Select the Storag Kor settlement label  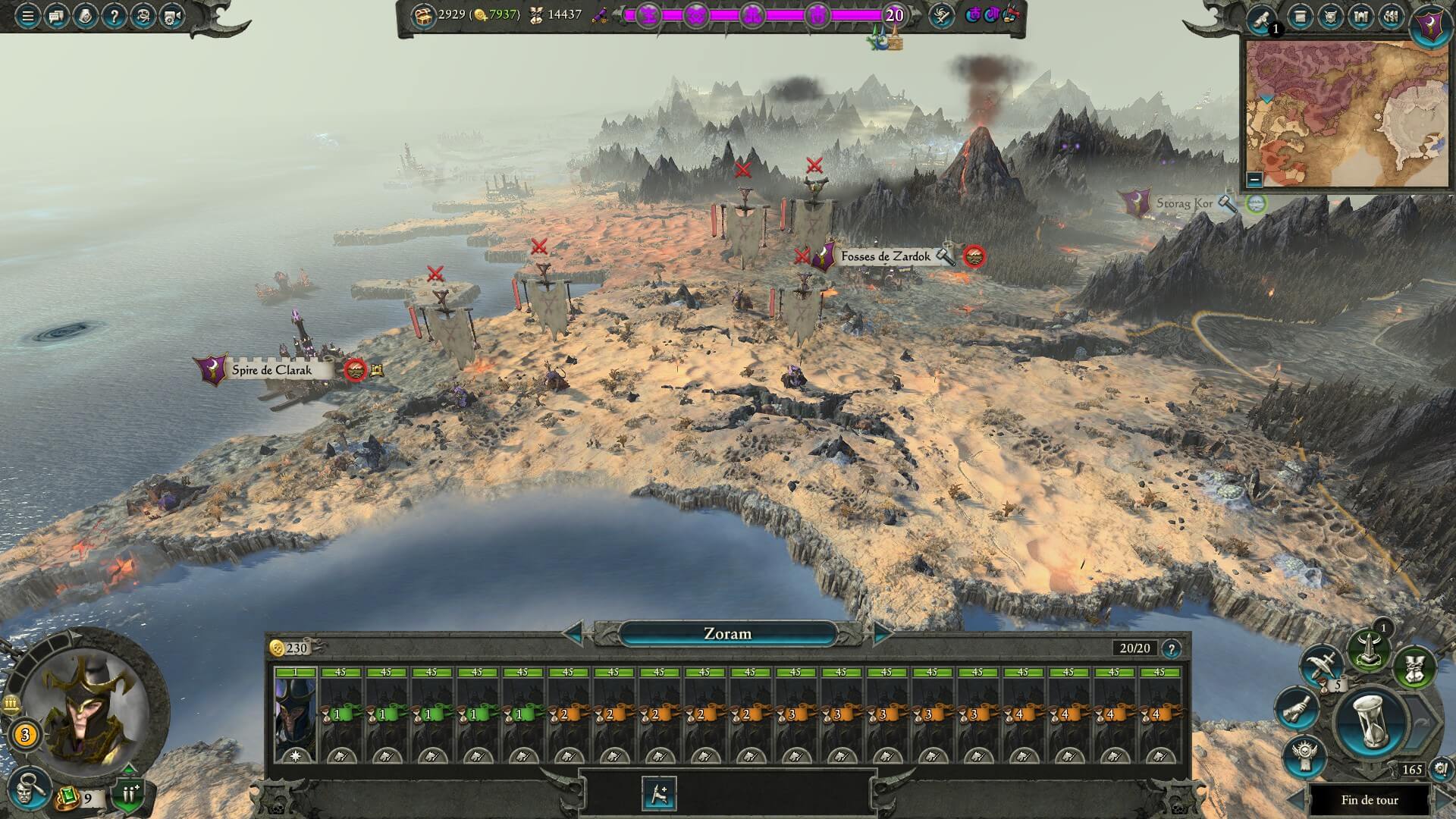[x=1183, y=203]
